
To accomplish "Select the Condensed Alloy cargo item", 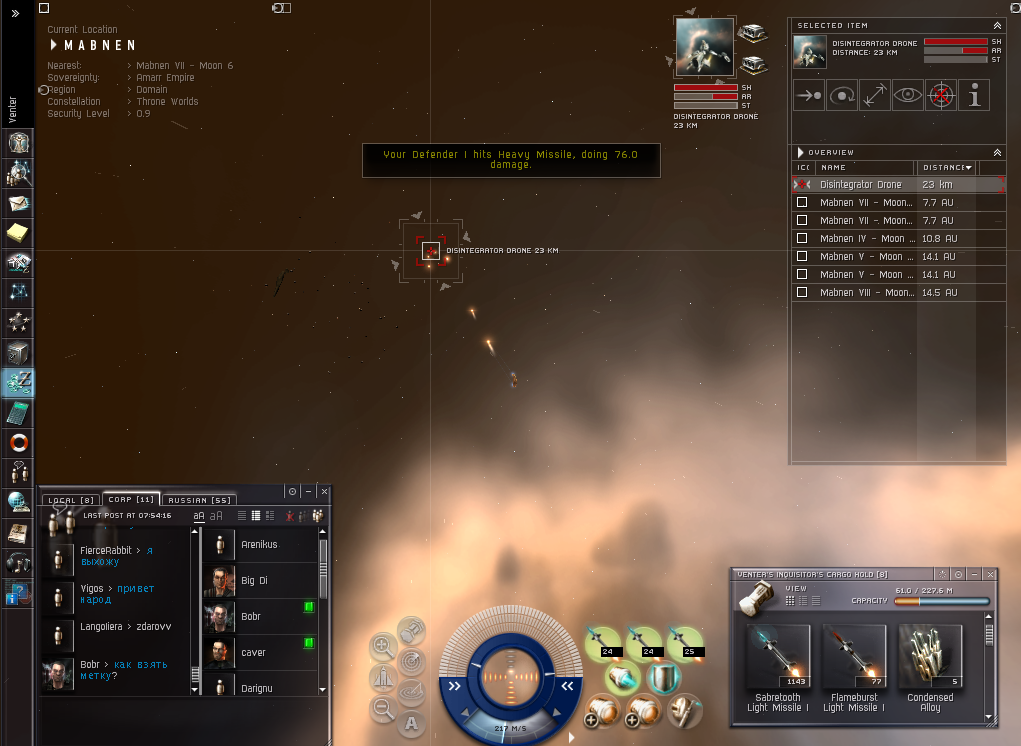I will 930,658.
